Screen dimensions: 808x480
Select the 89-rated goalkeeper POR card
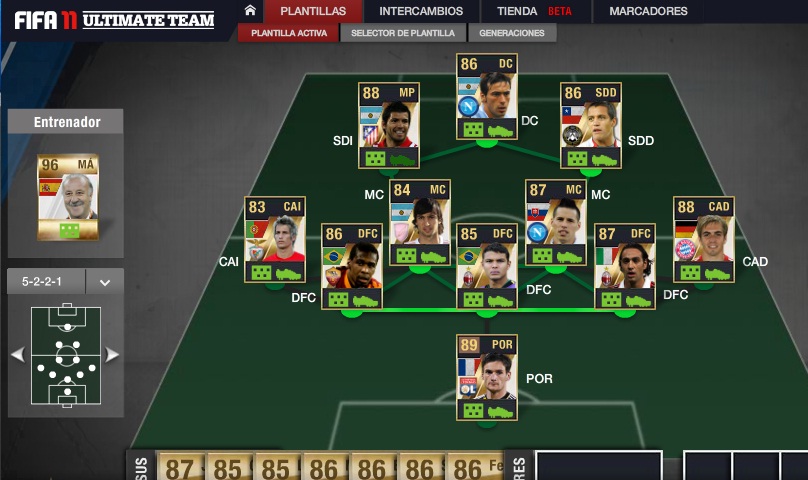487,378
